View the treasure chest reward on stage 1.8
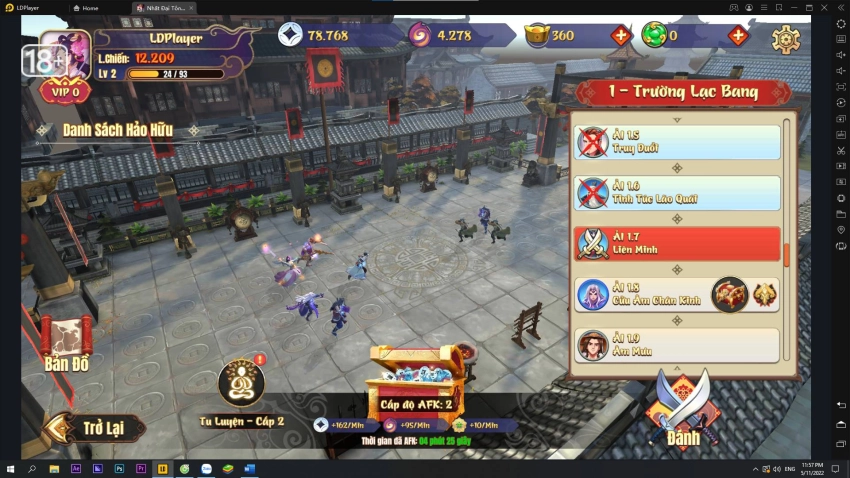 [x=730, y=295]
